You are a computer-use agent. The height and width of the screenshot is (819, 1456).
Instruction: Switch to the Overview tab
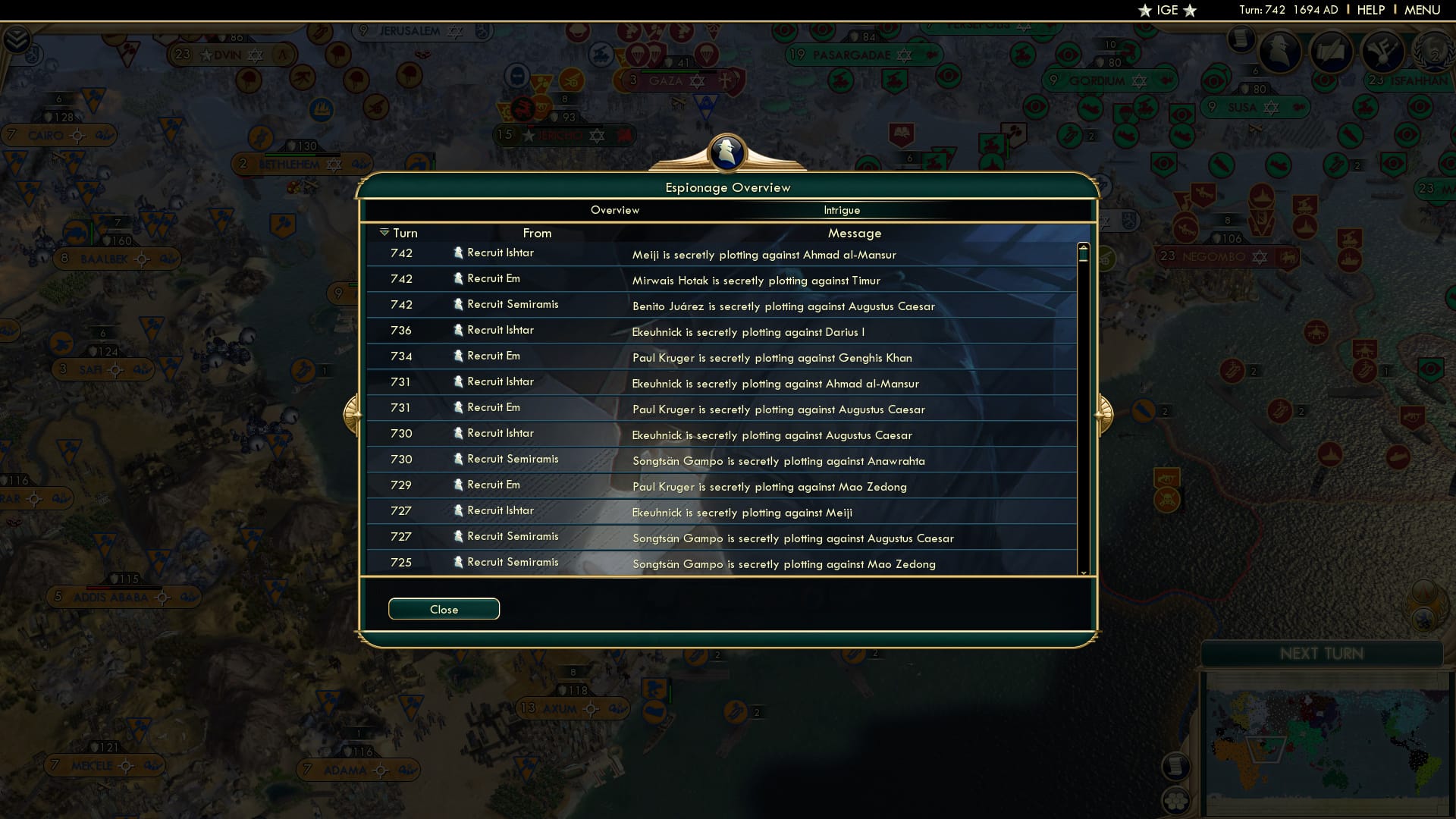614,210
